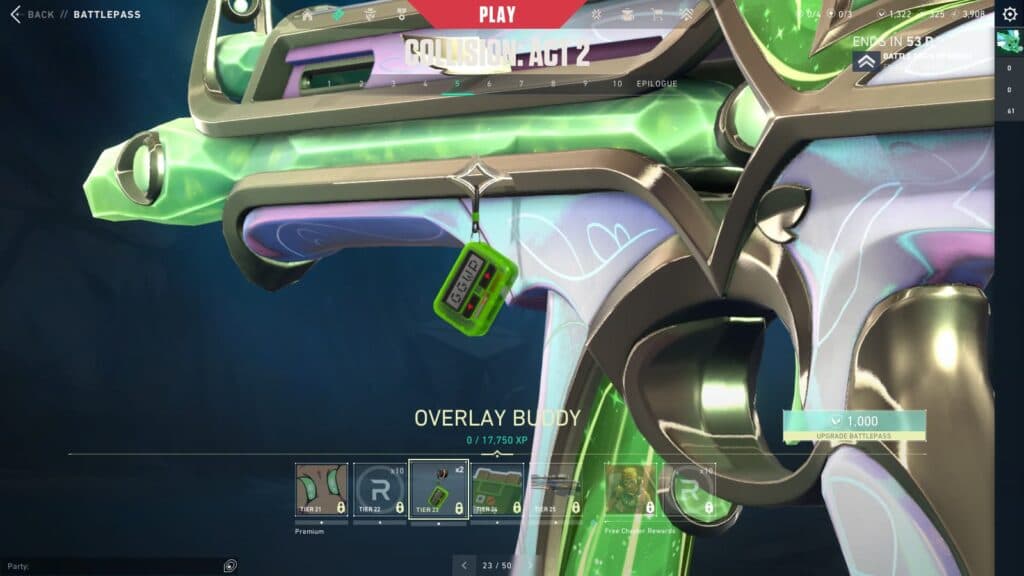Open the free chapter character reward tile
This screenshot has height=576, width=1024.
coord(631,489)
